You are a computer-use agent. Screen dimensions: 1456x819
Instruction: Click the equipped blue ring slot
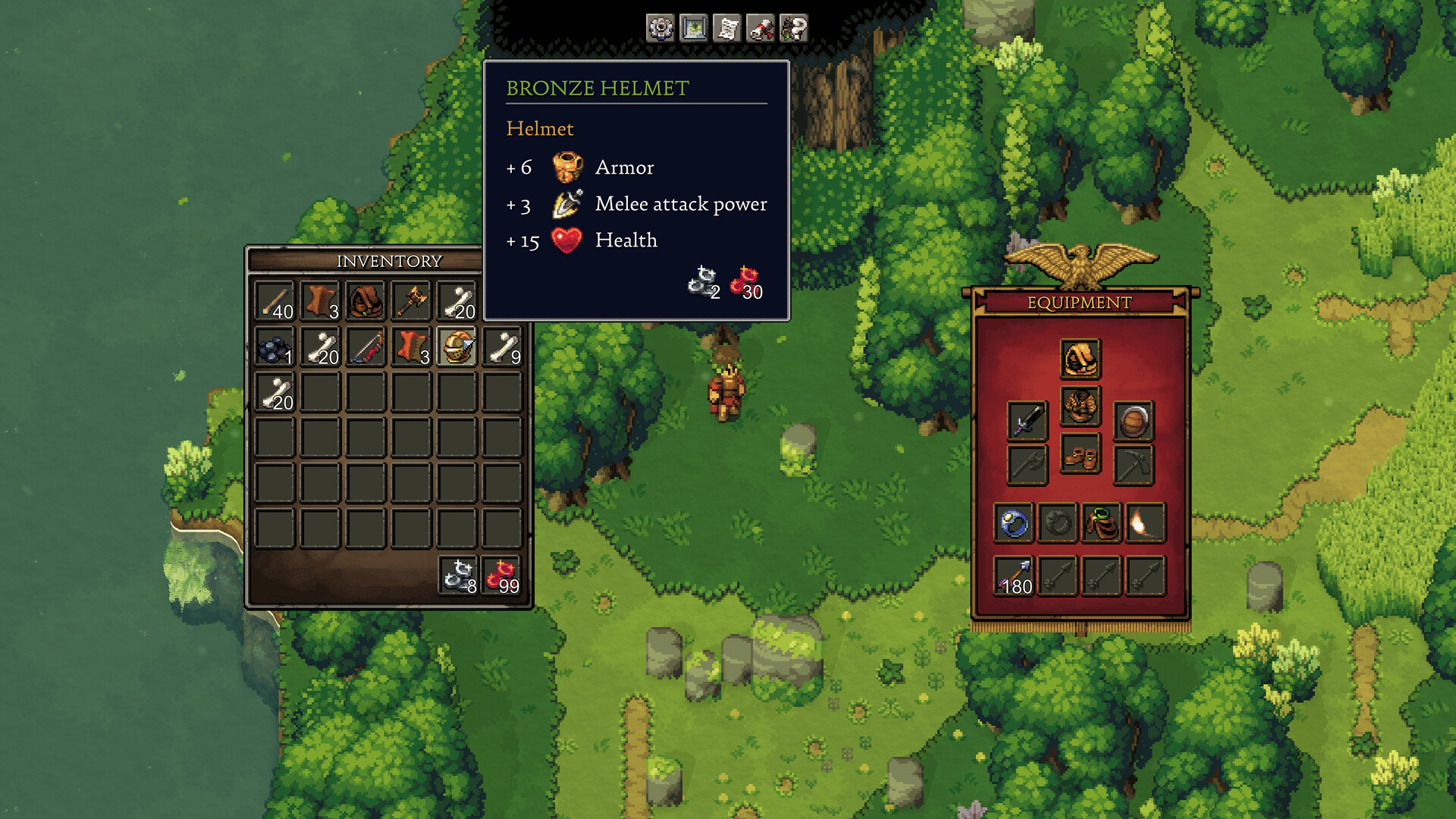(x=1014, y=522)
